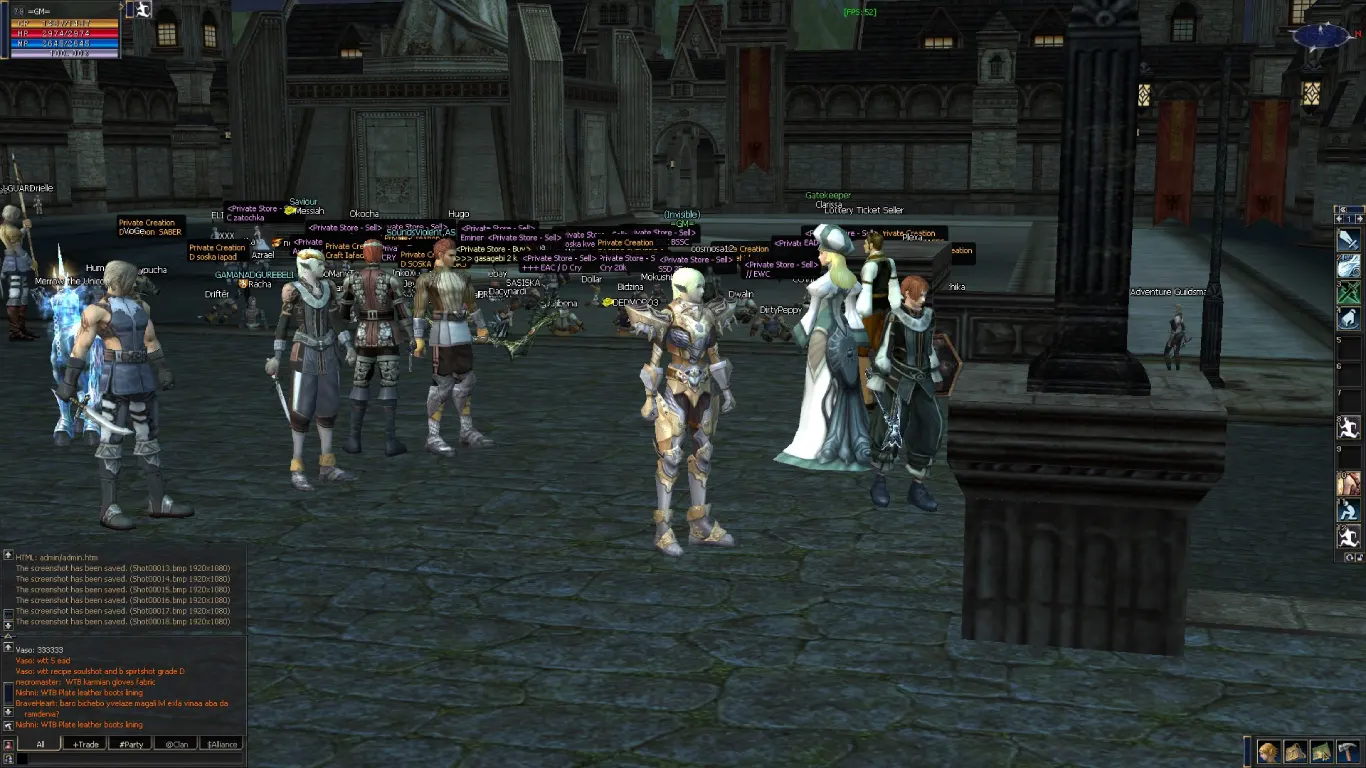Expand the chat divider arrow between chat panes
The height and width of the screenshot is (768, 1366).
click(x=8, y=635)
